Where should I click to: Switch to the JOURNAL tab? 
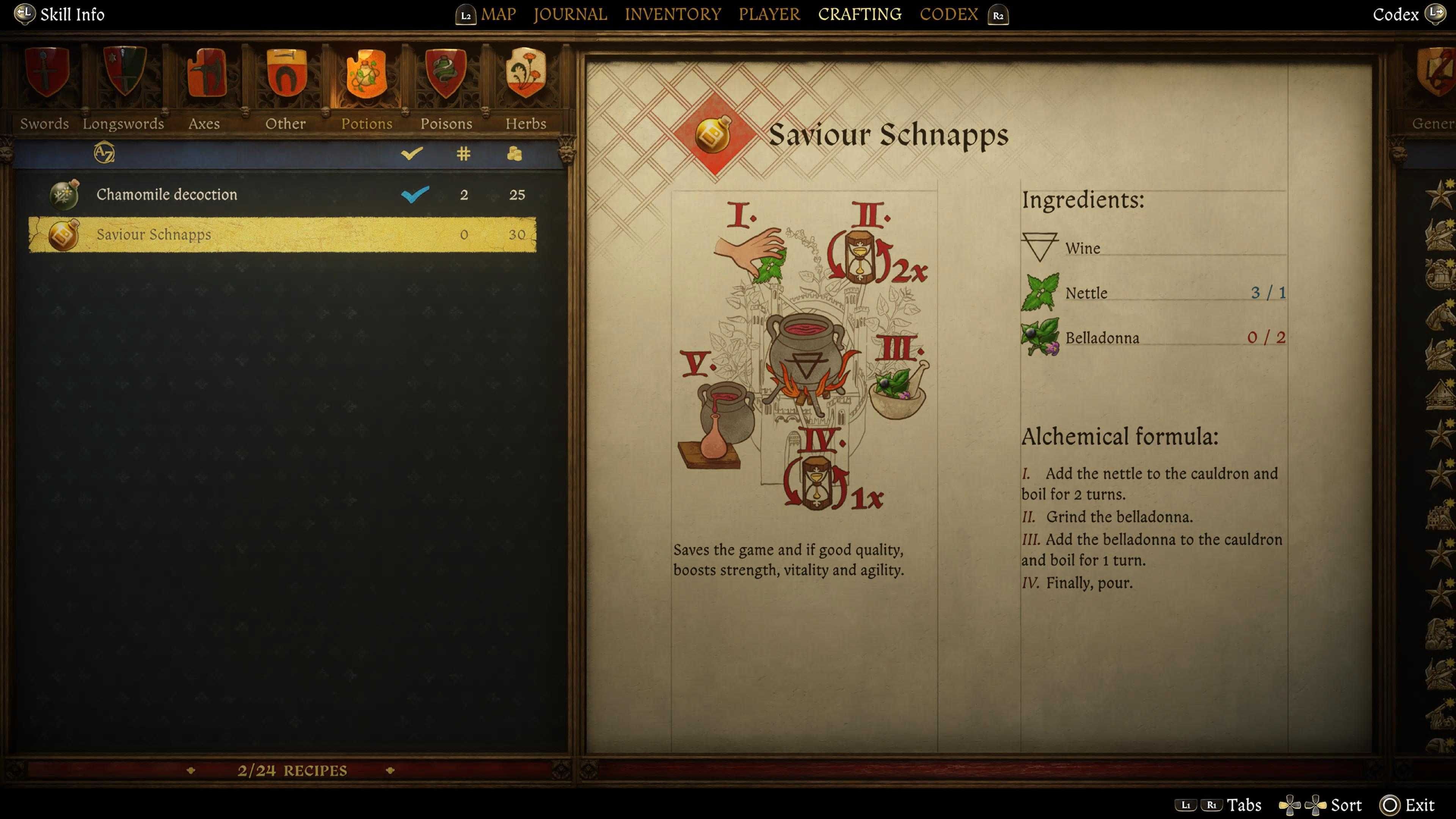(x=570, y=14)
